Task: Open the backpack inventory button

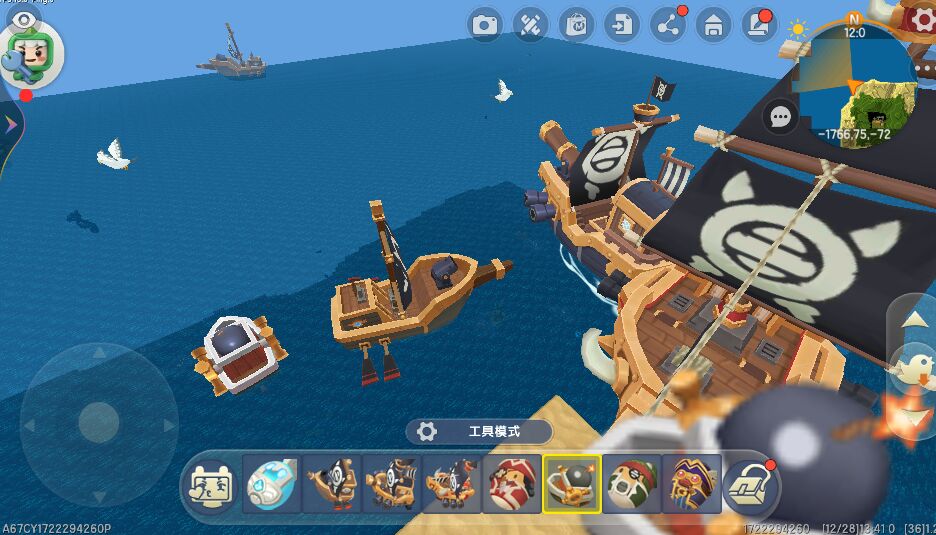Action: (x=752, y=485)
